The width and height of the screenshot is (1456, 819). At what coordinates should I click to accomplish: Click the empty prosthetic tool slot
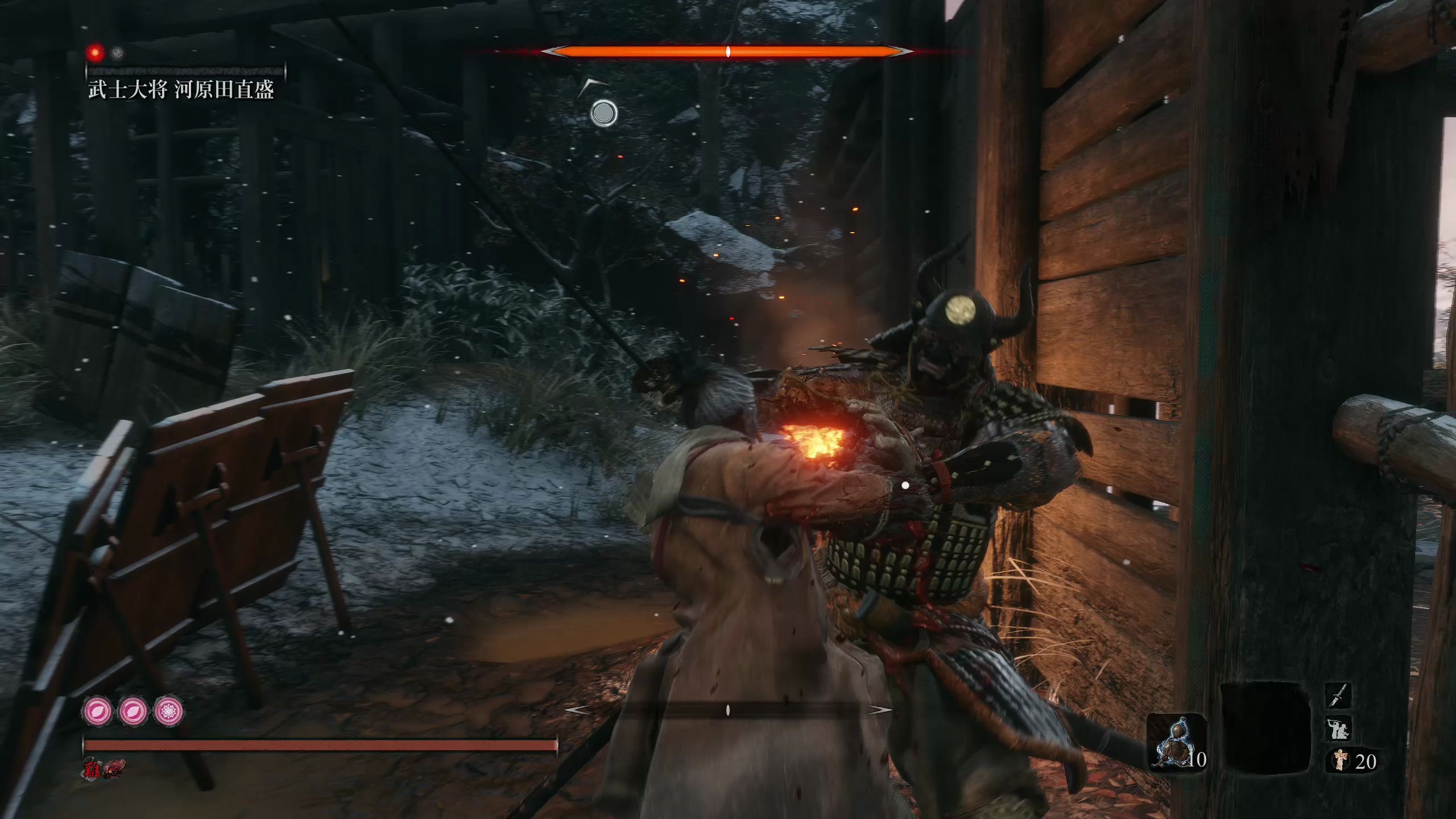[x=1265, y=729]
